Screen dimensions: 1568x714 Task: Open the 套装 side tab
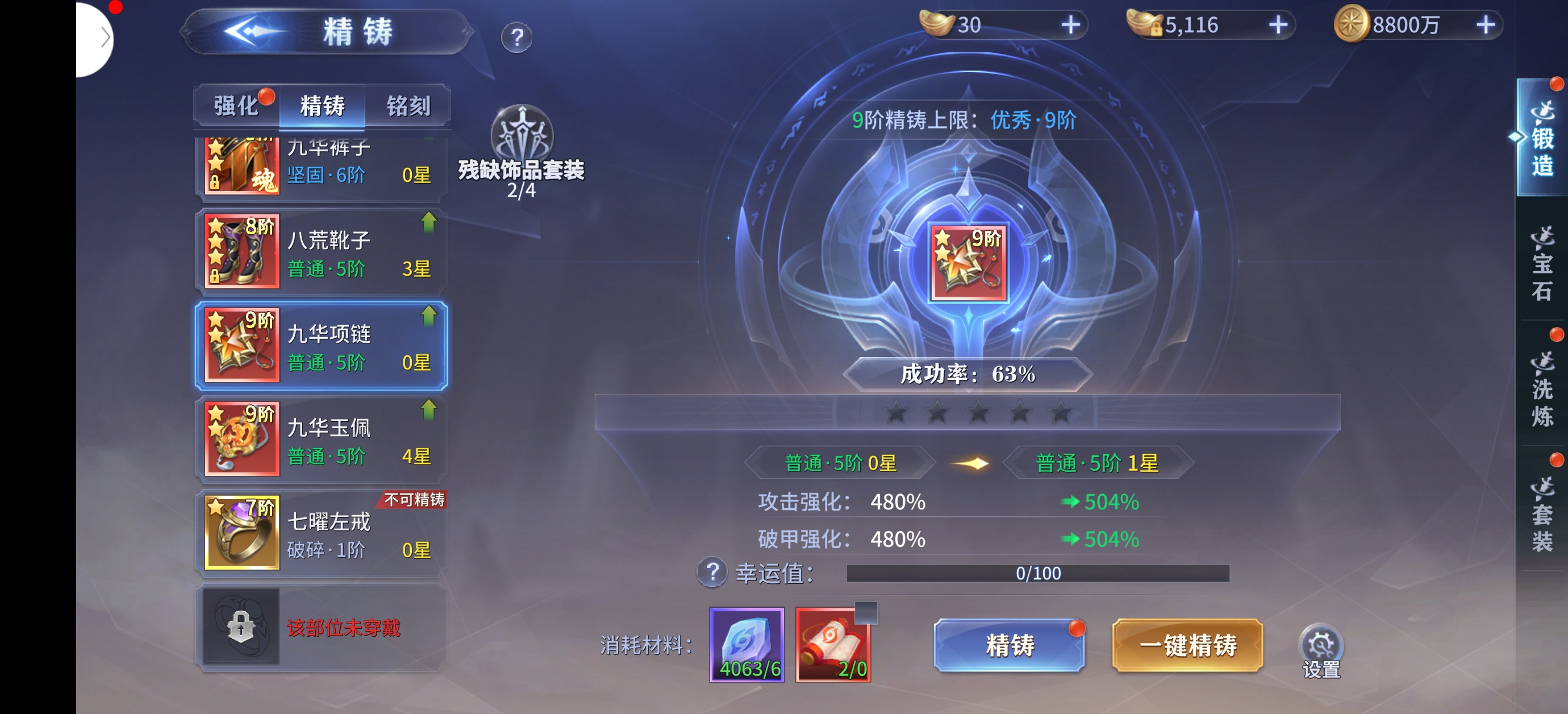click(1541, 514)
